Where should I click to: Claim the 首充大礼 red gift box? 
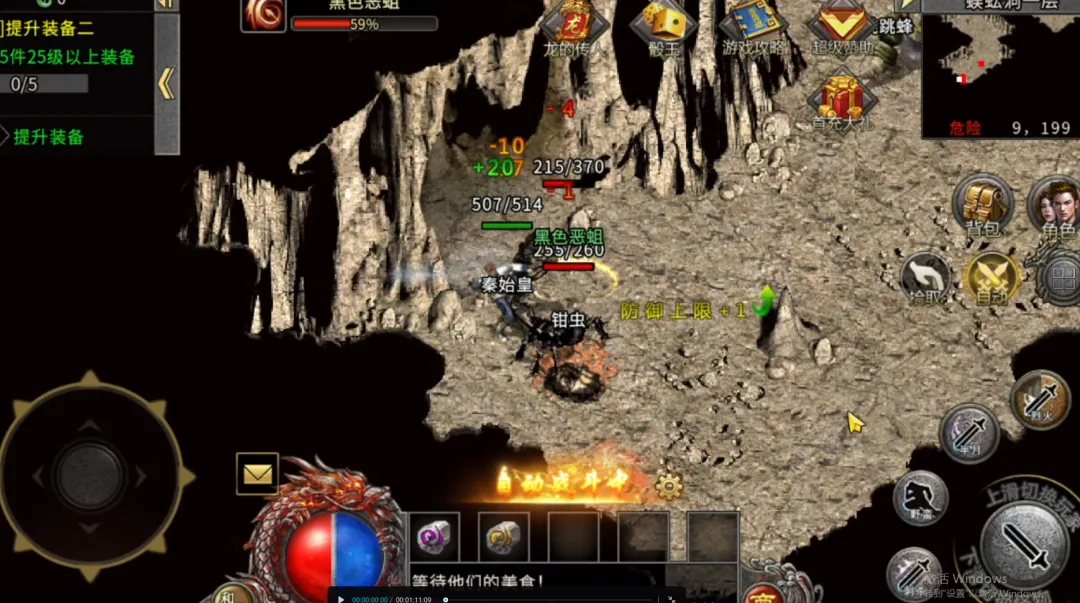(841, 98)
